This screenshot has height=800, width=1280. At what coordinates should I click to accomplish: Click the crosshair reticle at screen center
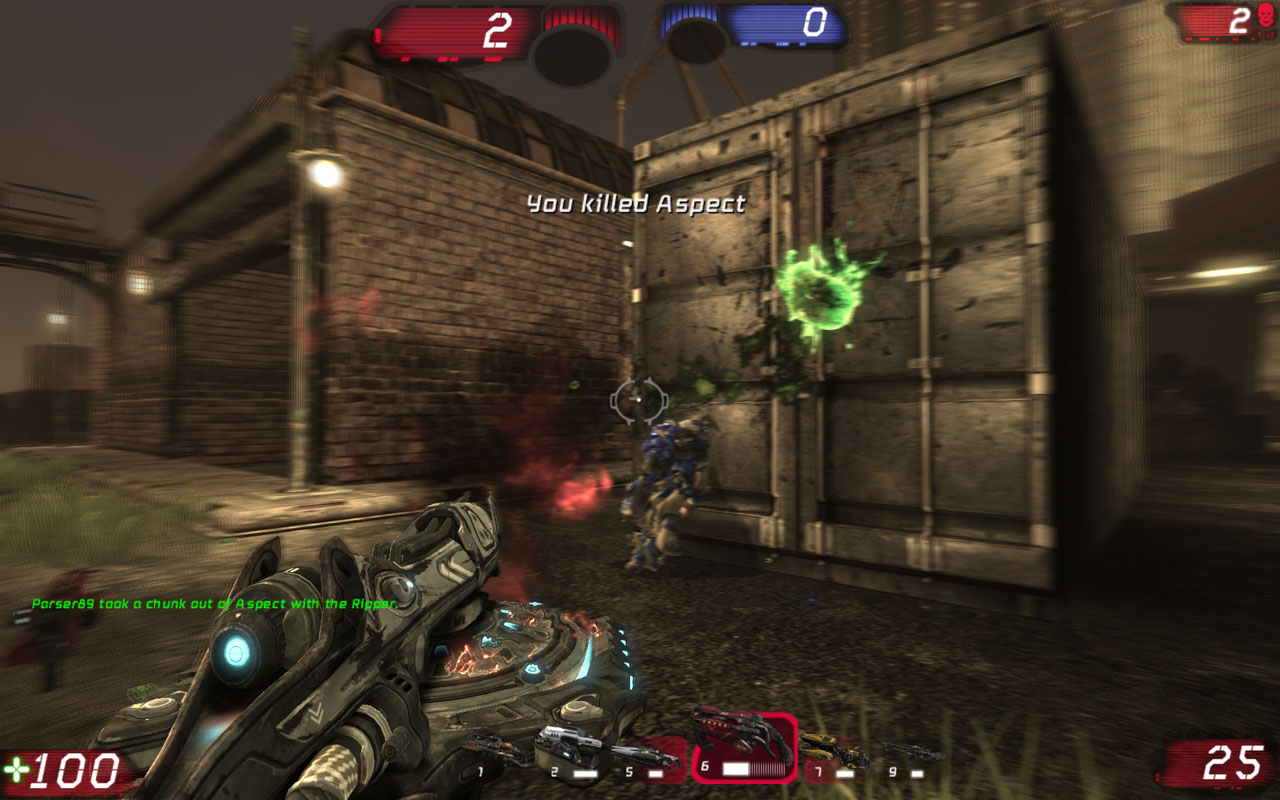[638, 400]
